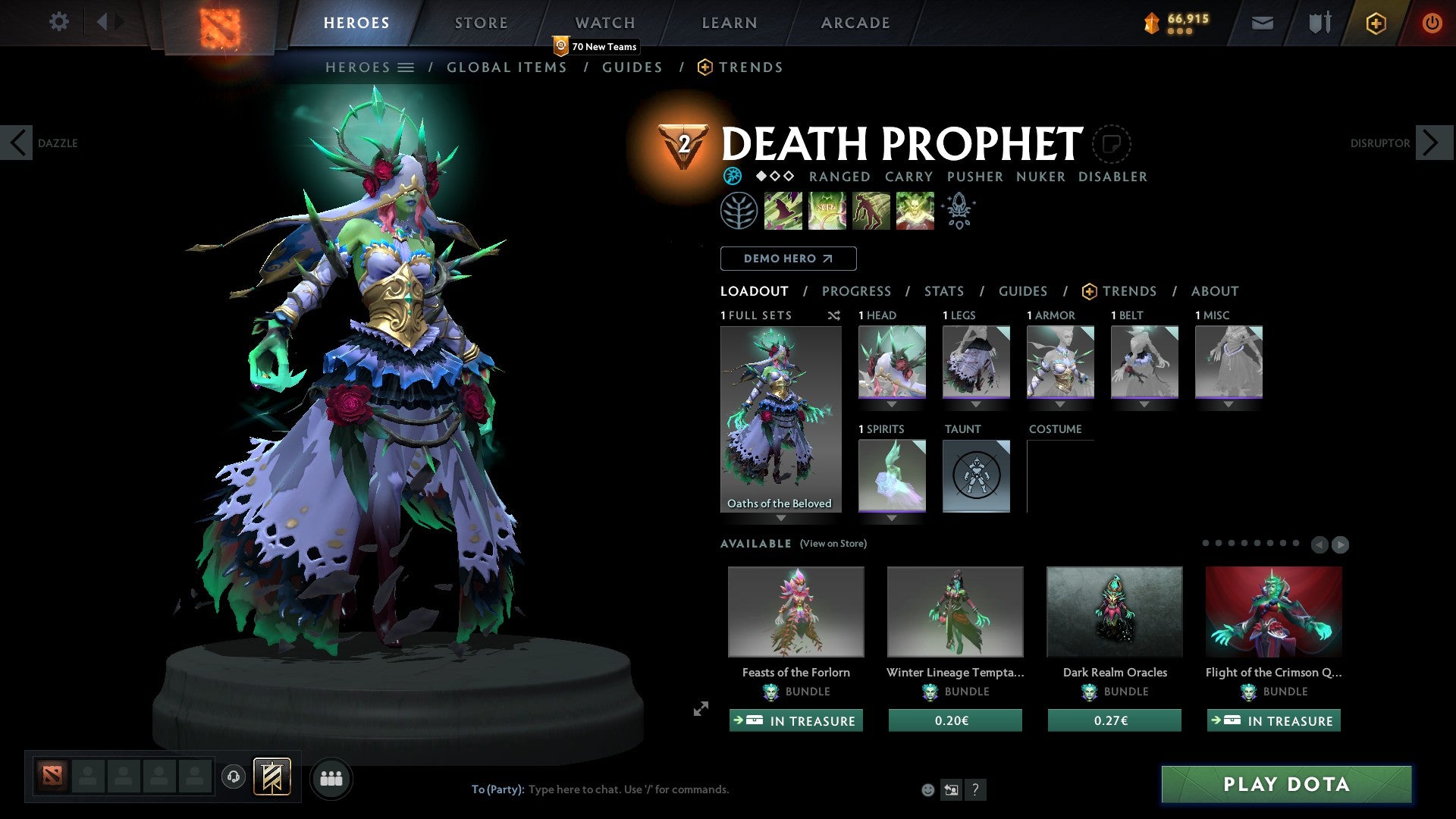Open Dota Plus hexagon icon

(x=1375, y=23)
